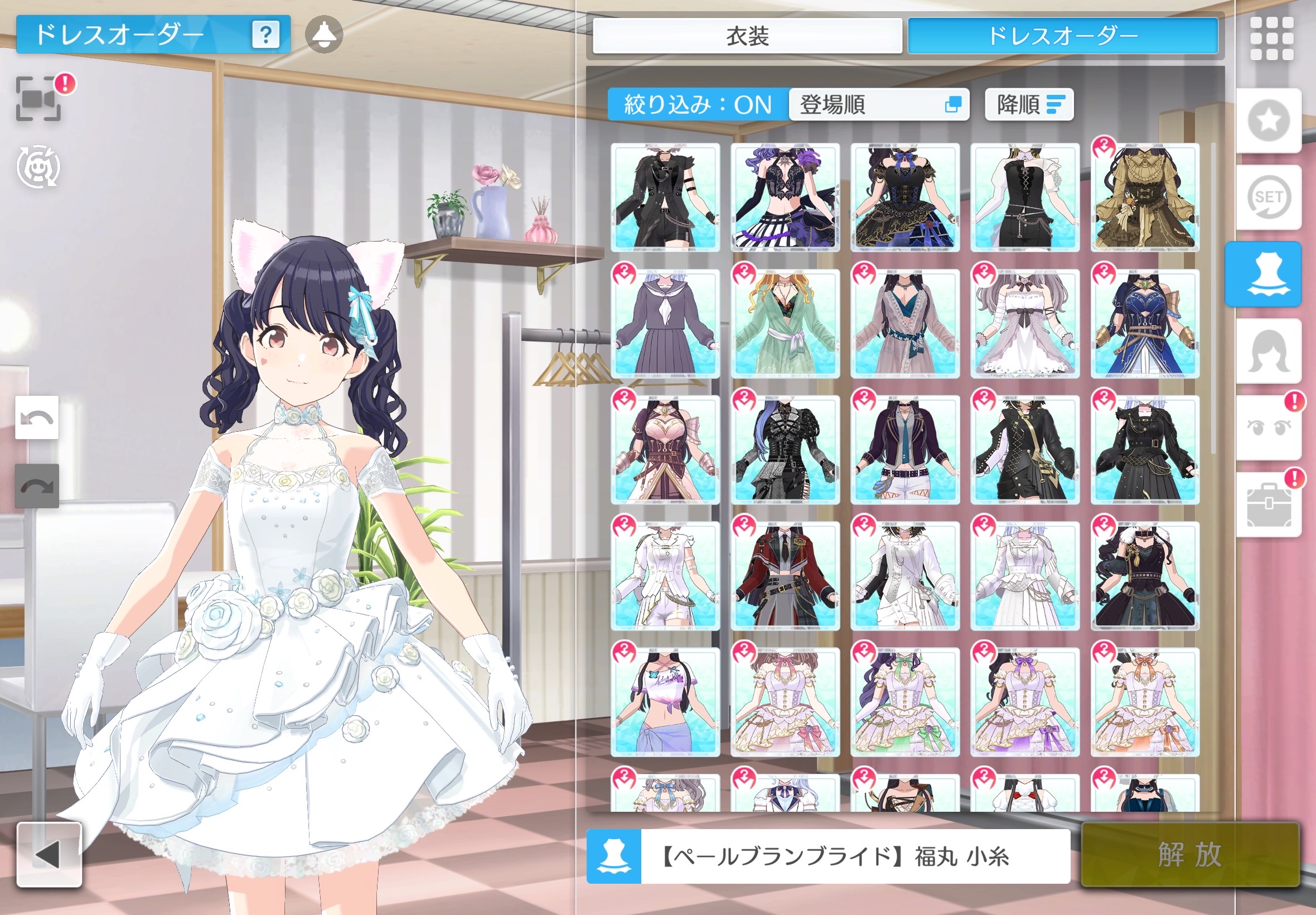The width and height of the screenshot is (1316, 915).
Task: Toggle the camera focus frame icon
Action: pyautogui.click(x=38, y=99)
